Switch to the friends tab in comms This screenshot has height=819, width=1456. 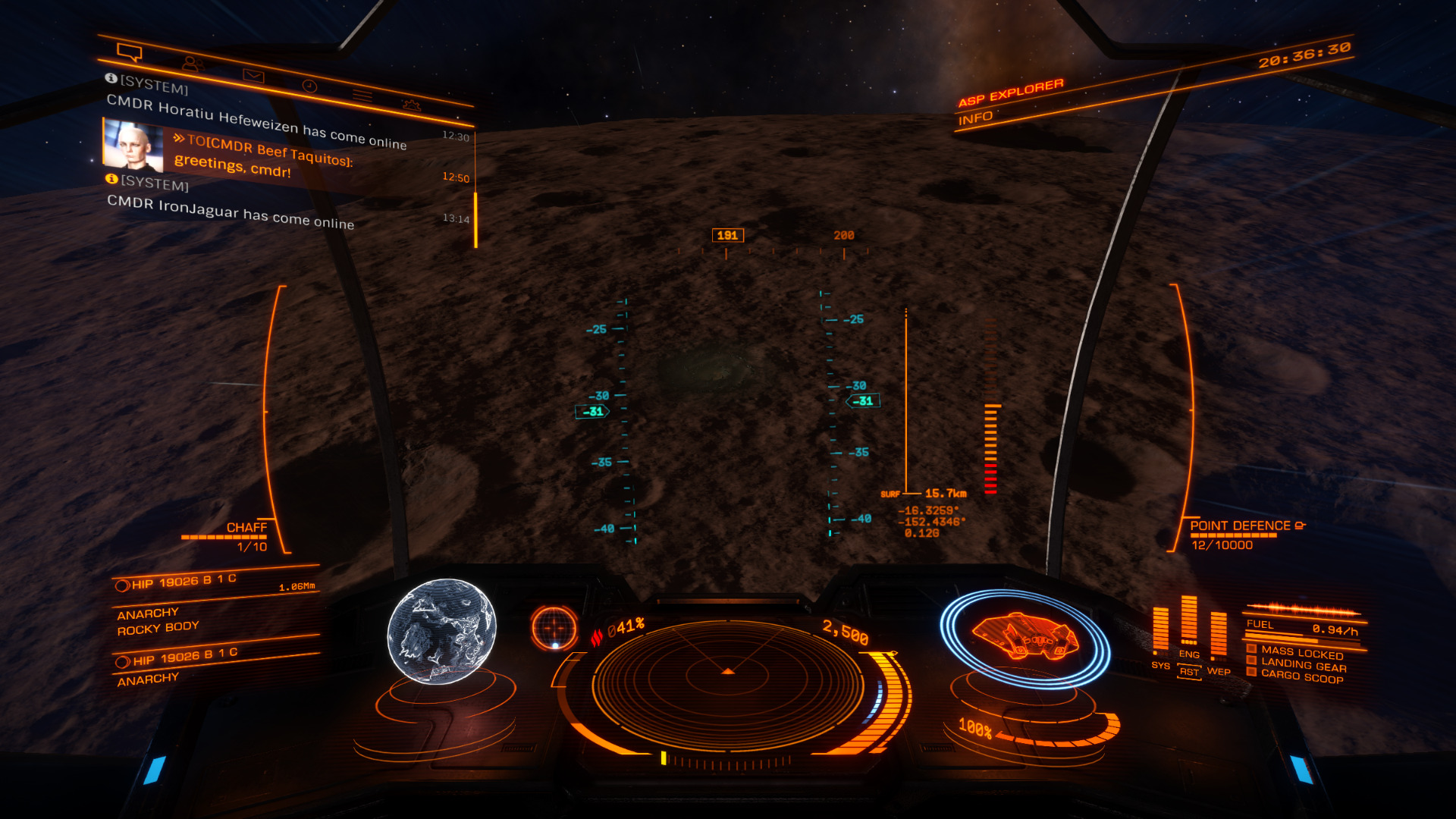(x=193, y=64)
